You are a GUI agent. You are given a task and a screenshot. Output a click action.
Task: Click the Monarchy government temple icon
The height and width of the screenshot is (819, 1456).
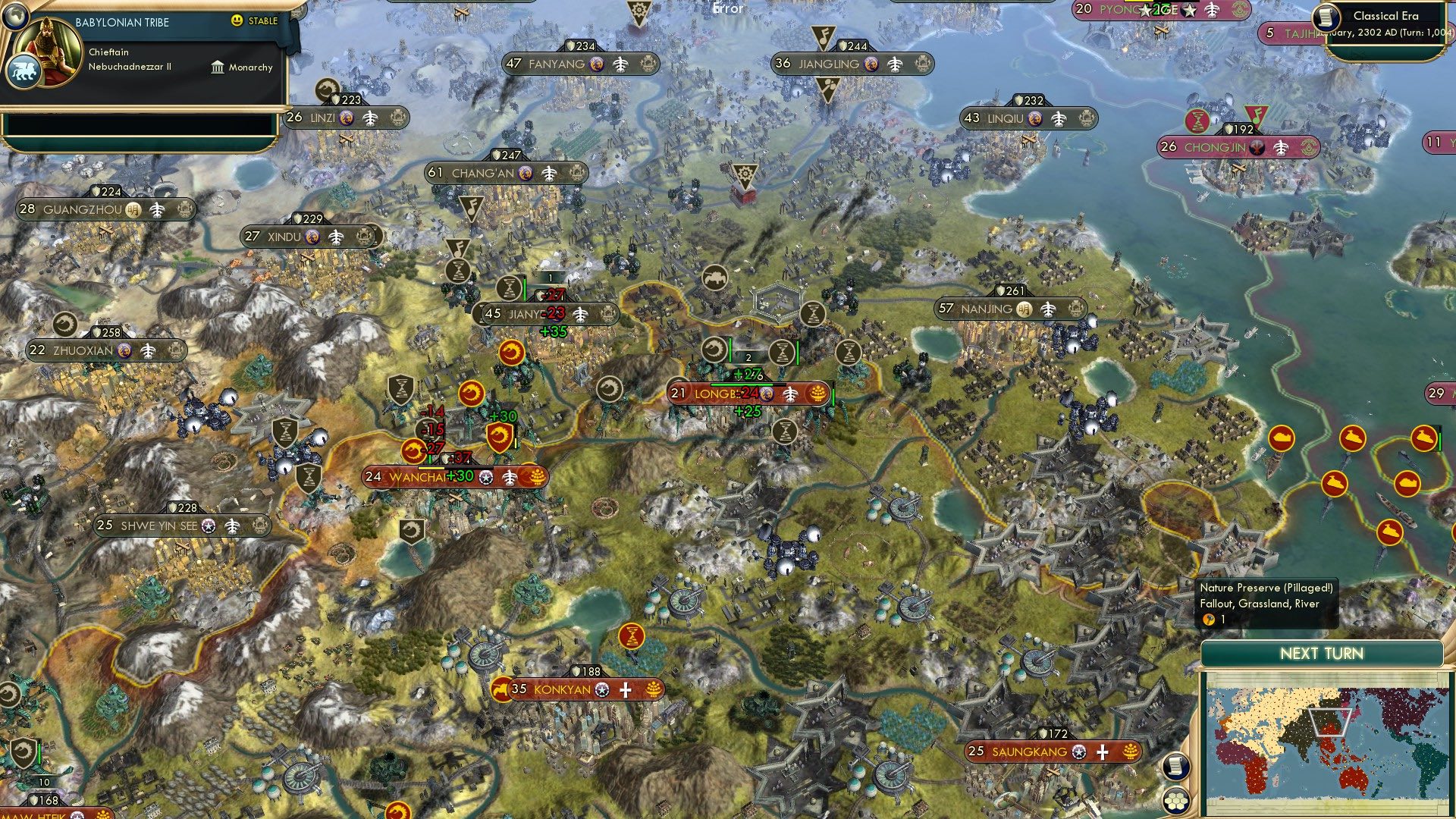click(x=218, y=67)
